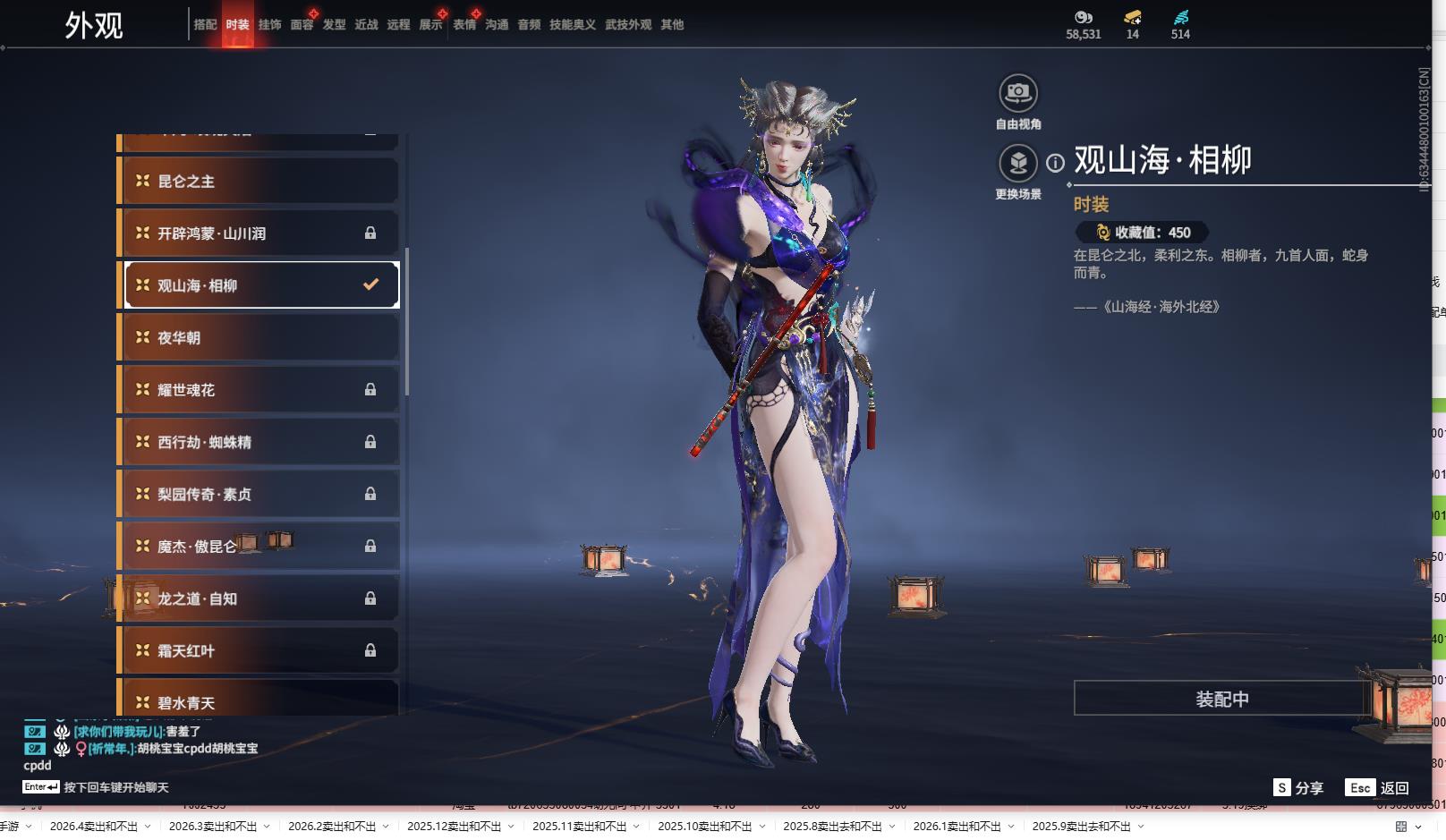
Task: Switch to the 面容 tab
Action: pyautogui.click(x=302, y=25)
